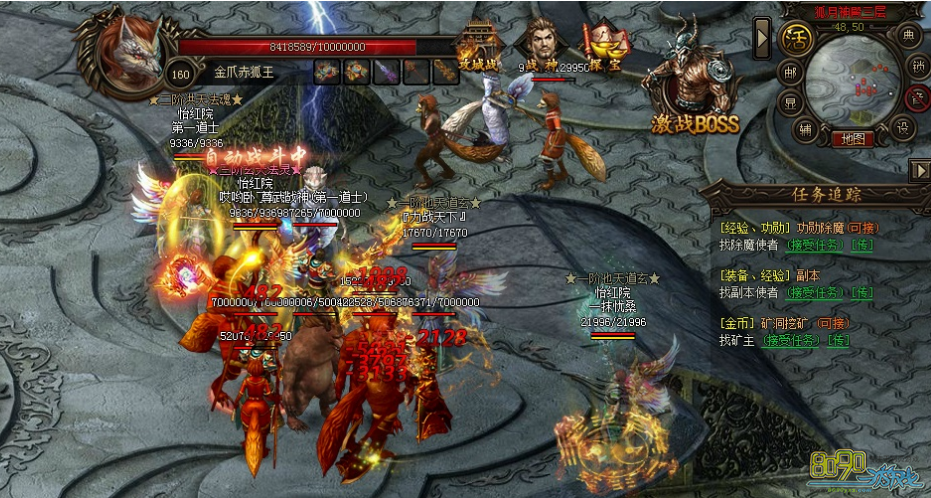Open the 战神 war god icon
931x498 pixels.
(x=543, y=46)
